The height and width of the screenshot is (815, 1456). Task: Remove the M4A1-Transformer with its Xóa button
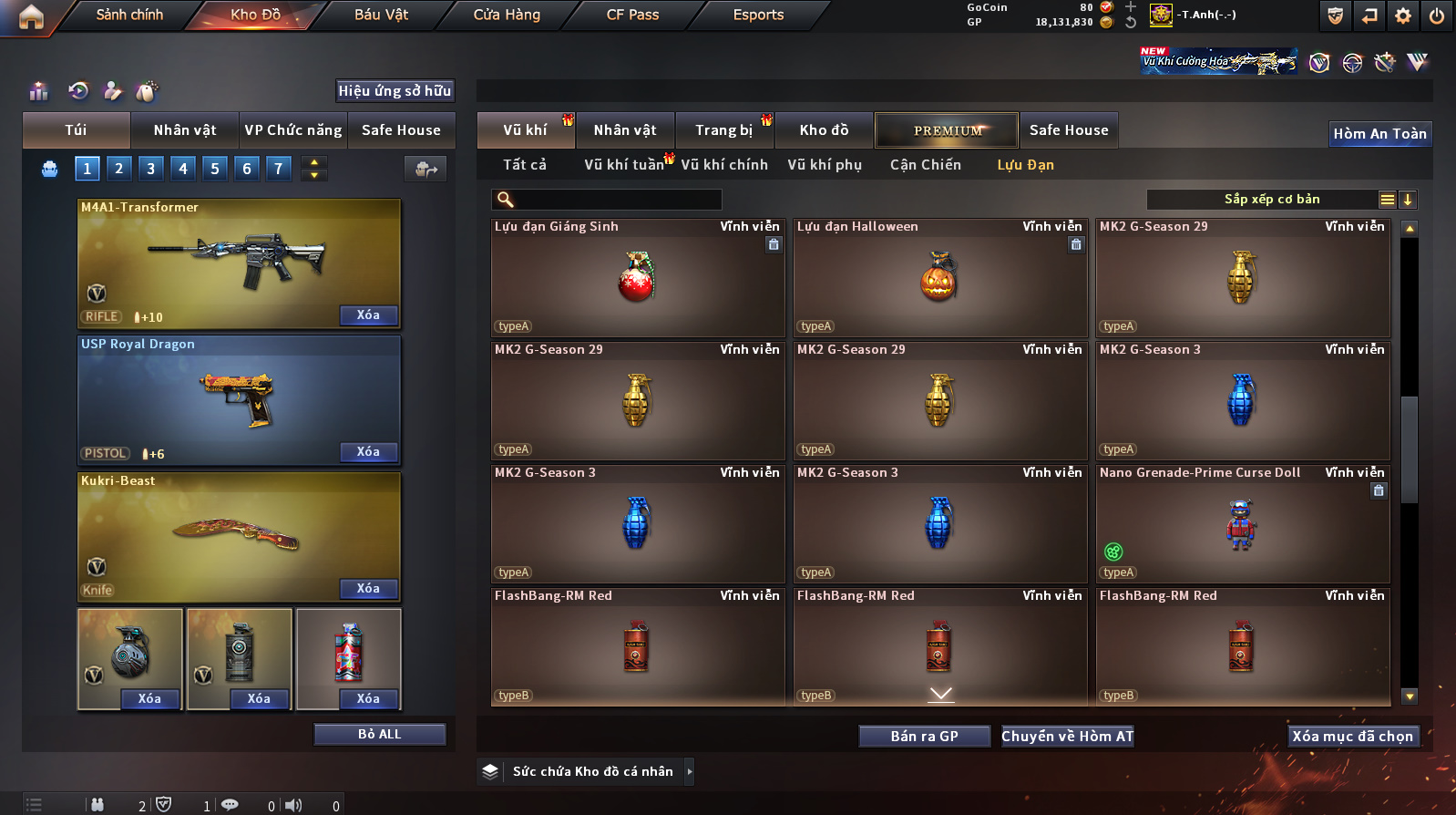(368, 315)
